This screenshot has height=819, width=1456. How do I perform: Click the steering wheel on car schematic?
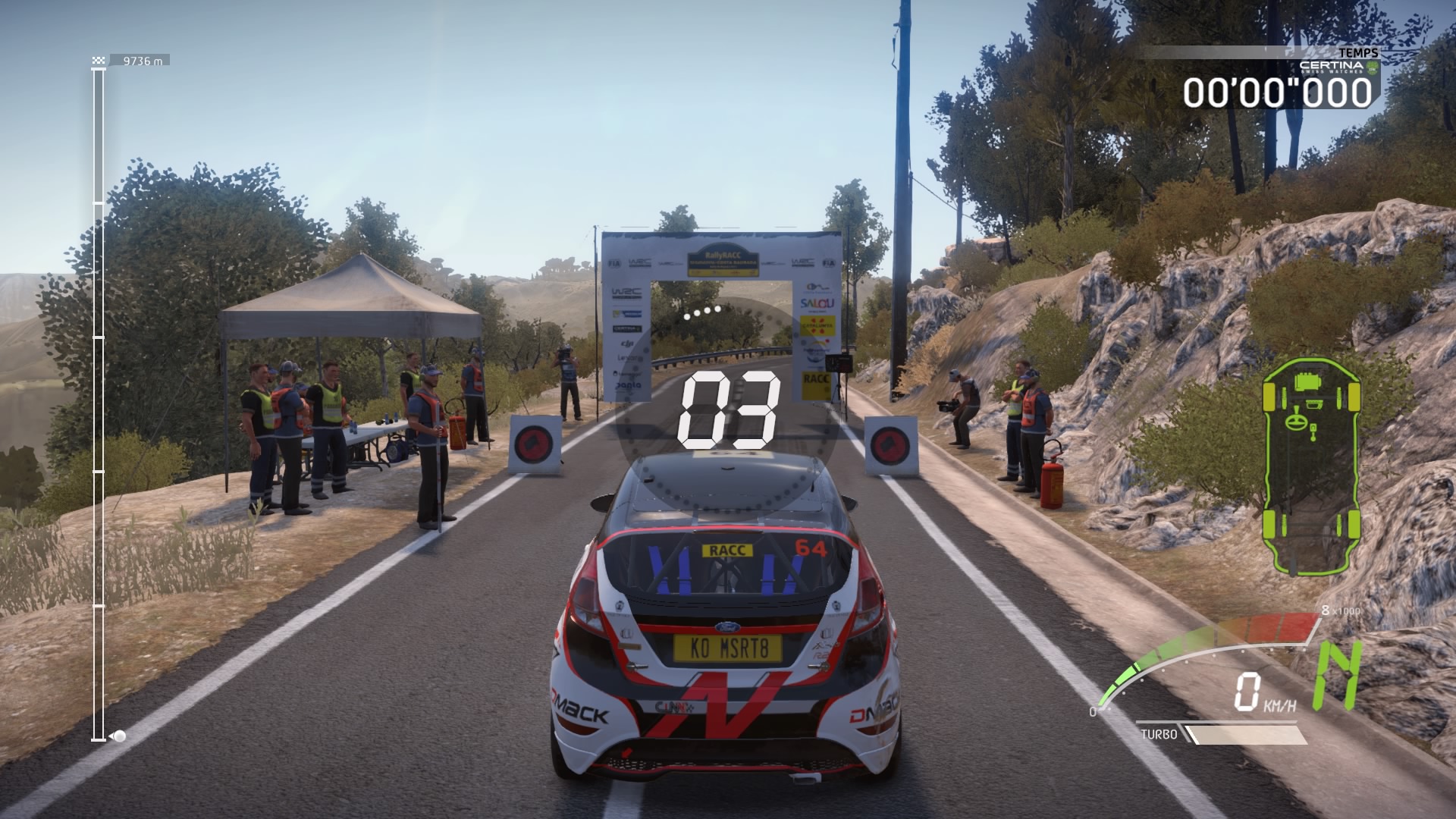click(x=1297, y=422)
